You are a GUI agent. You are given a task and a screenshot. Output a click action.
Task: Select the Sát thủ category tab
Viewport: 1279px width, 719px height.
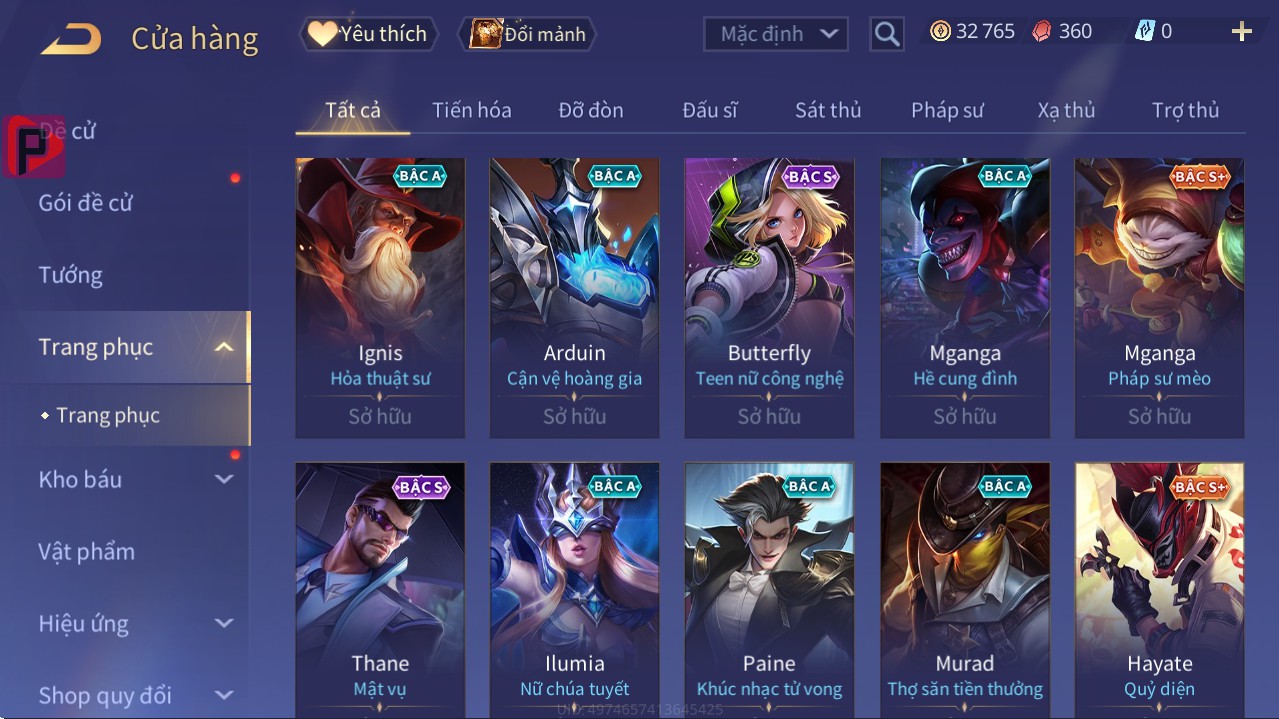(x=827, y=110)
